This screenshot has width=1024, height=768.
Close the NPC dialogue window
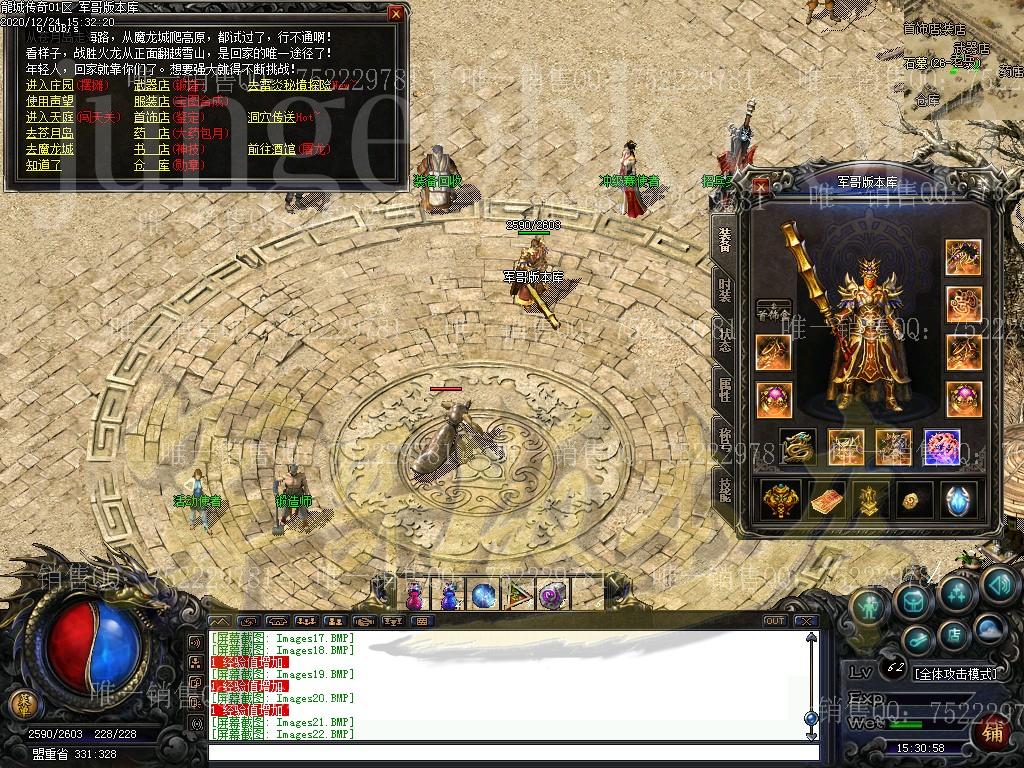coord(396,14)
